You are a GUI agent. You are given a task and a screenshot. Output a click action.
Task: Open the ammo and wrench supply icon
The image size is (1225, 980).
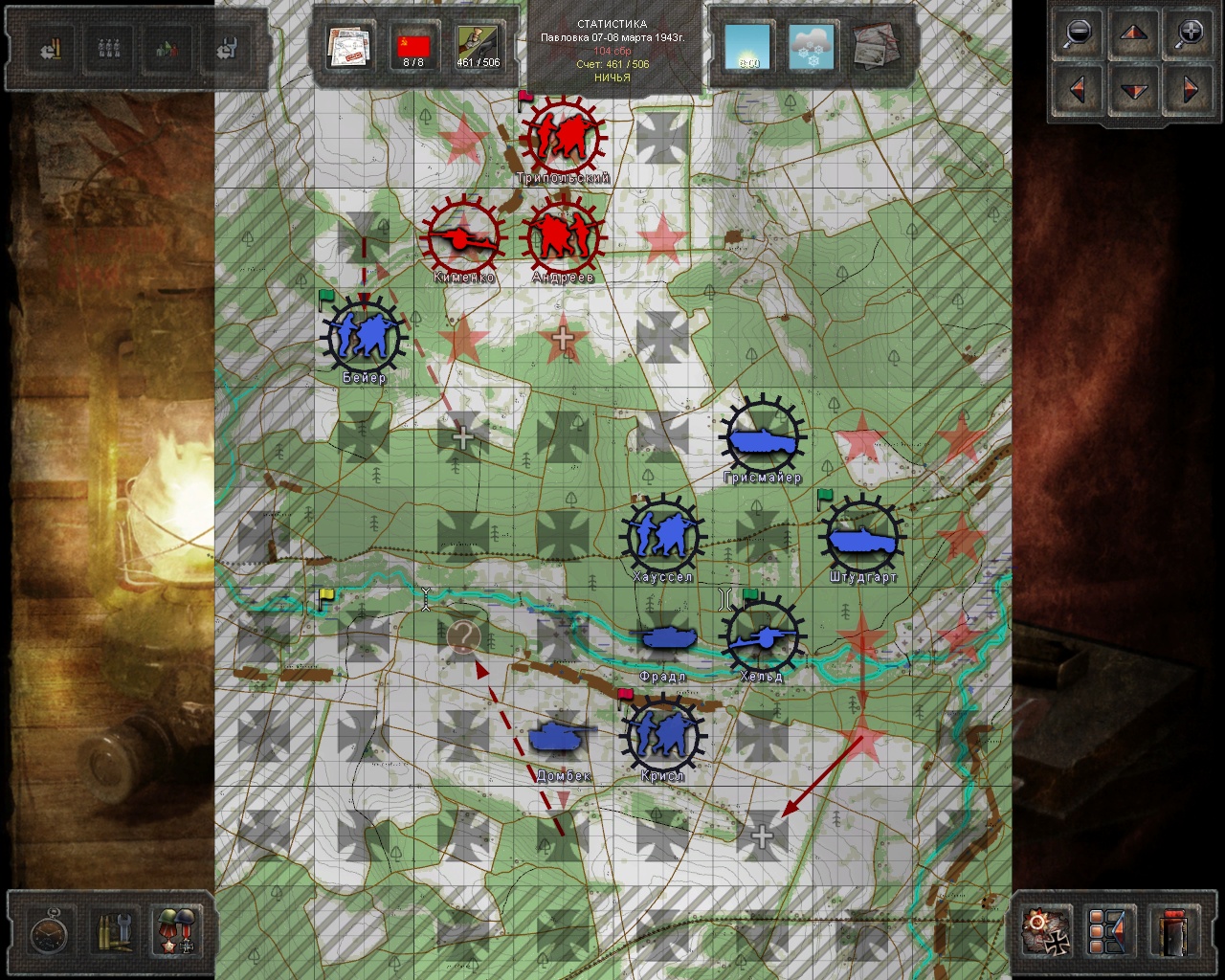(112, 932)
